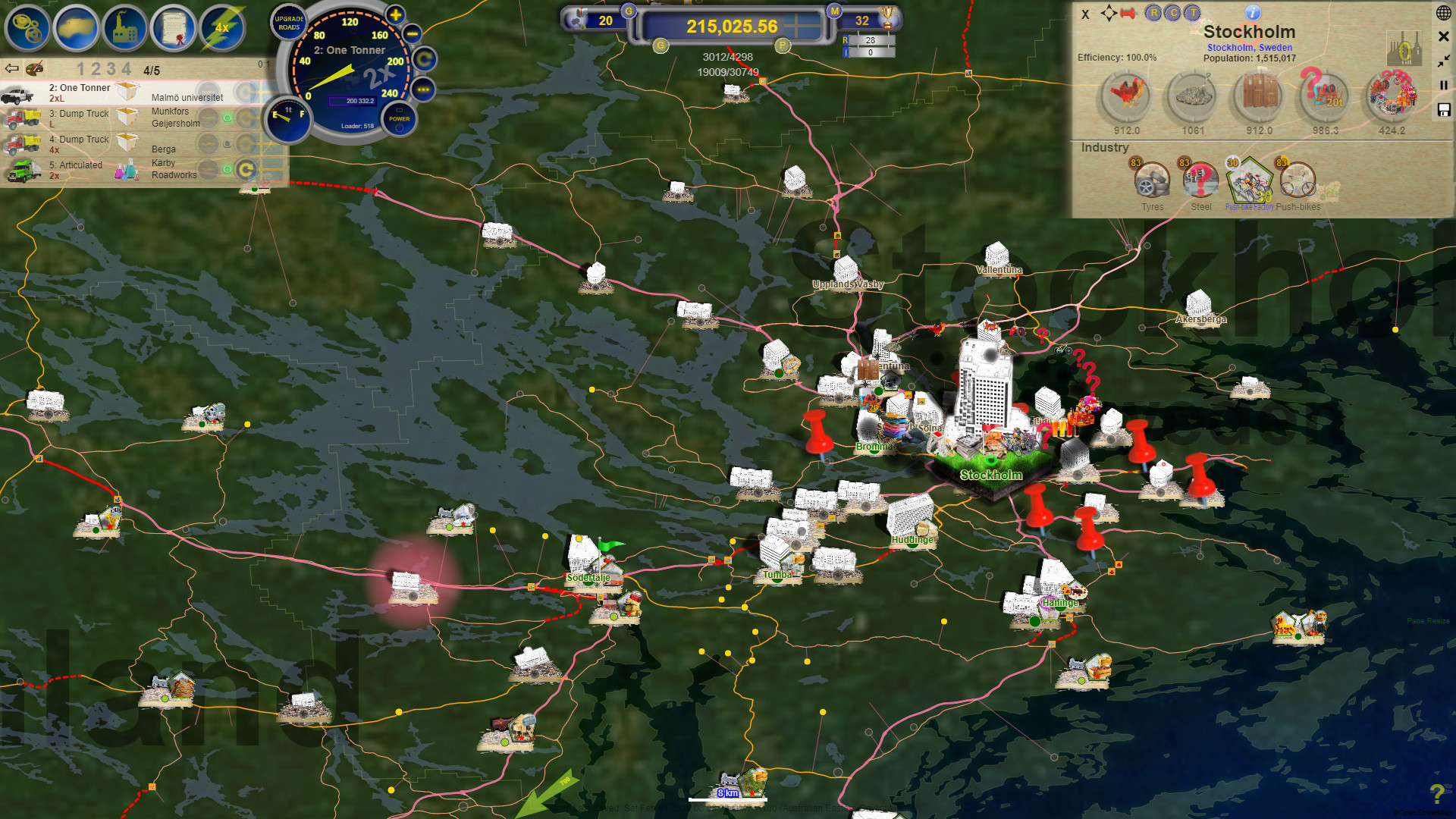Viewport: 1456px width, 819px height.
Task: Toggle POWER on the speedometer
Action: coord(398,118)
